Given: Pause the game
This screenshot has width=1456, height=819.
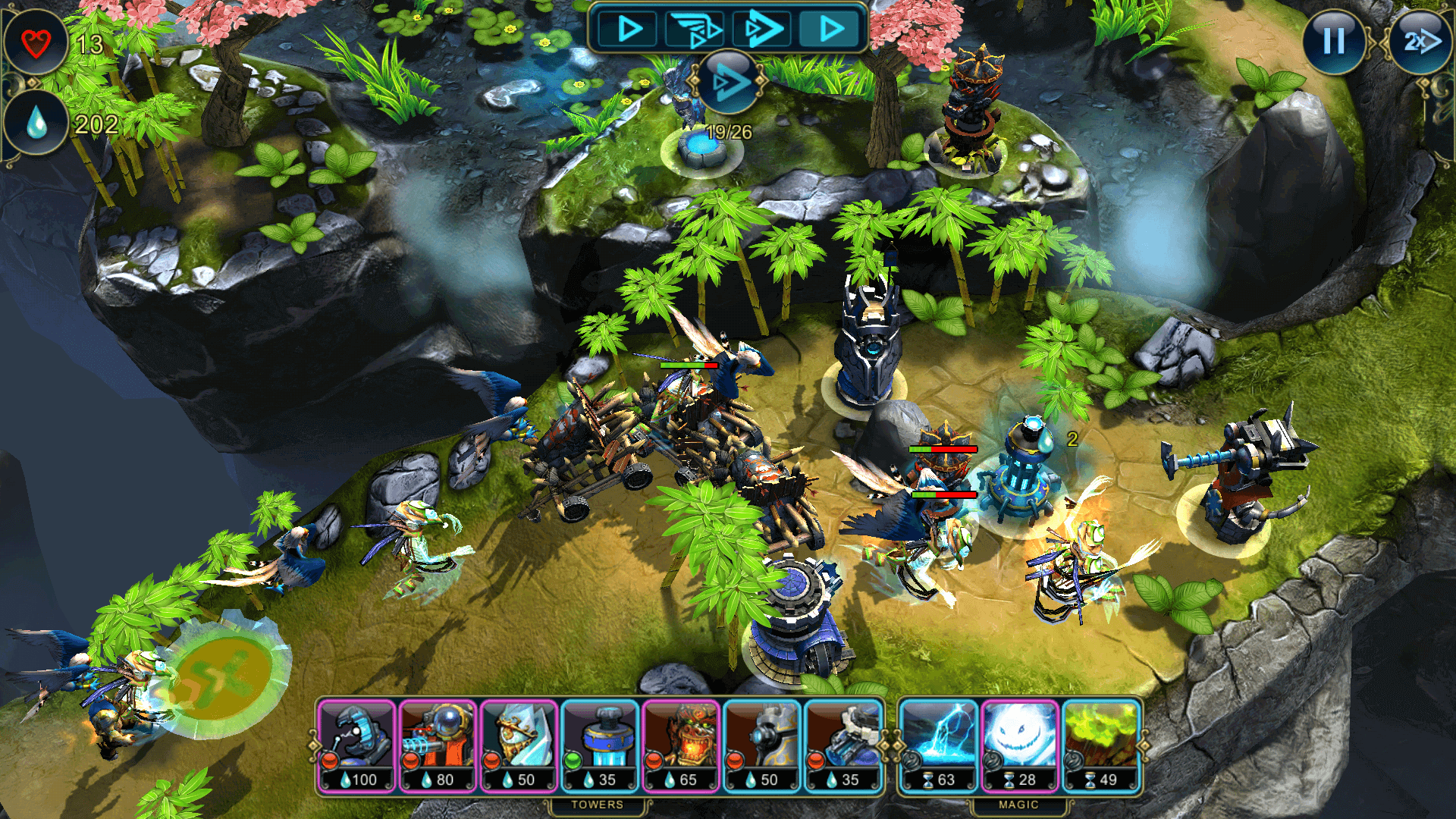Looking at the screenshot, I should 1334,41.
